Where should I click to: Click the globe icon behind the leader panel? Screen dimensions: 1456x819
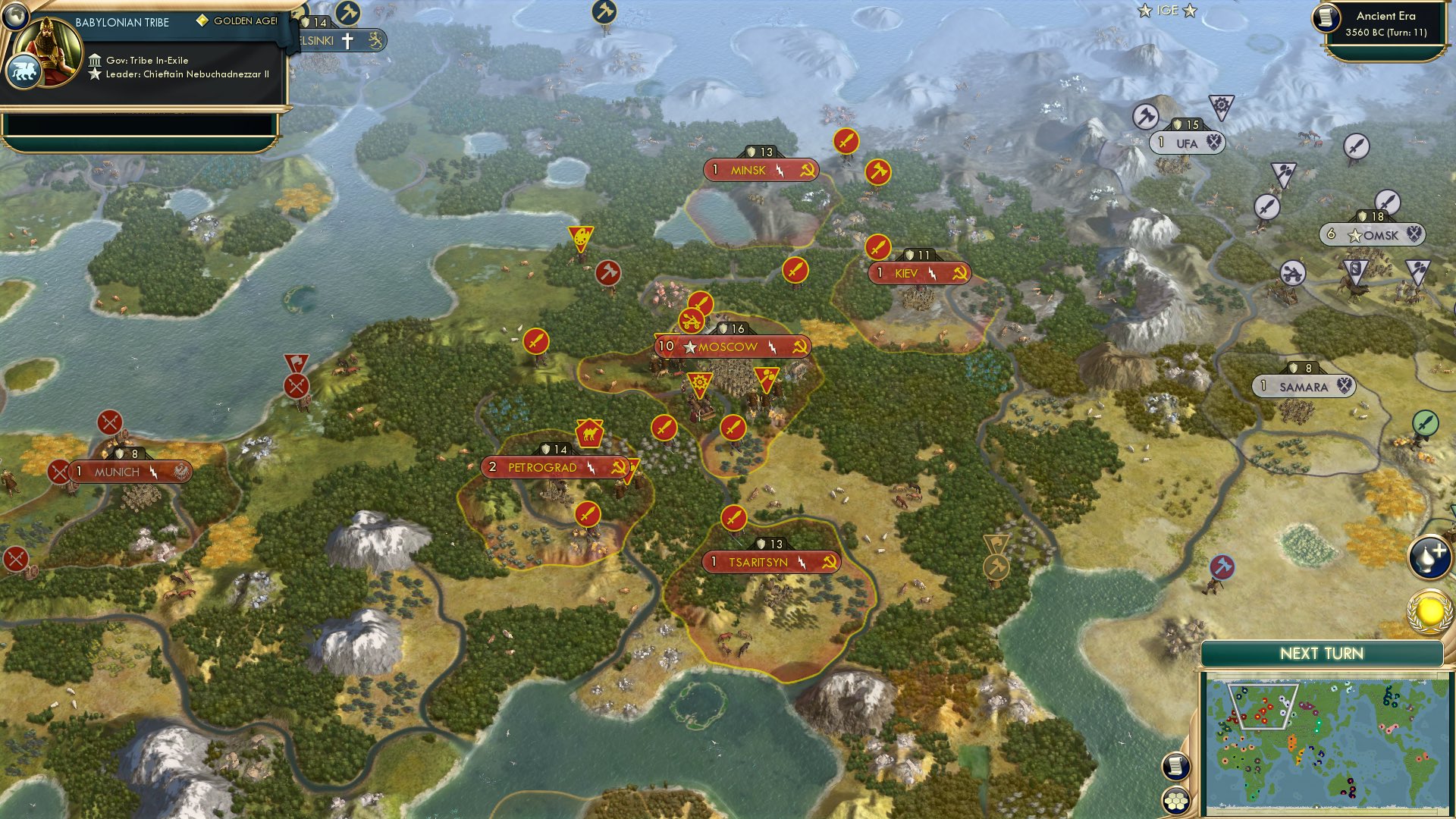coord(15,17)
